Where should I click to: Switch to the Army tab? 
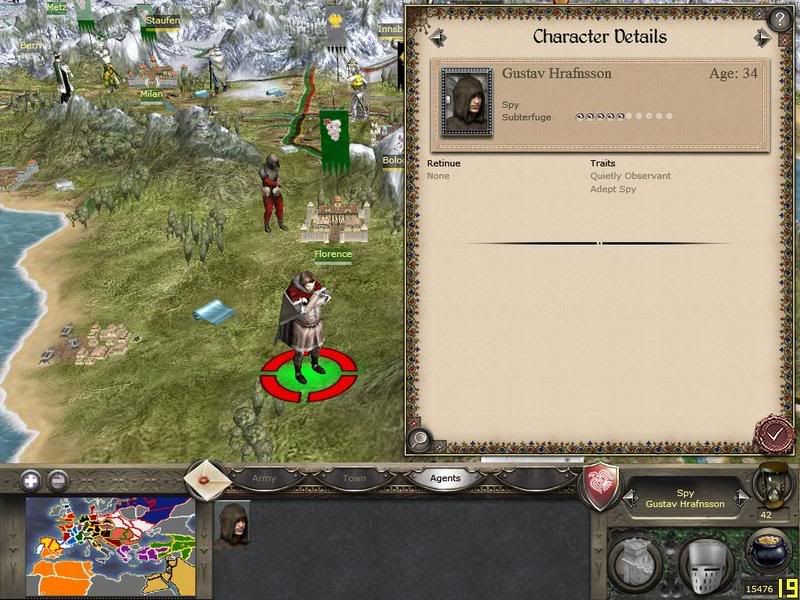point(264,478)
